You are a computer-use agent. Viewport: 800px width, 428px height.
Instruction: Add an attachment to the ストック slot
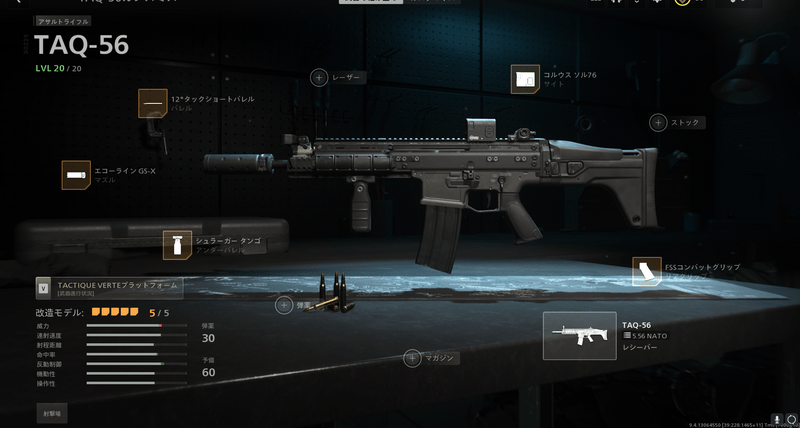[658, 123]
